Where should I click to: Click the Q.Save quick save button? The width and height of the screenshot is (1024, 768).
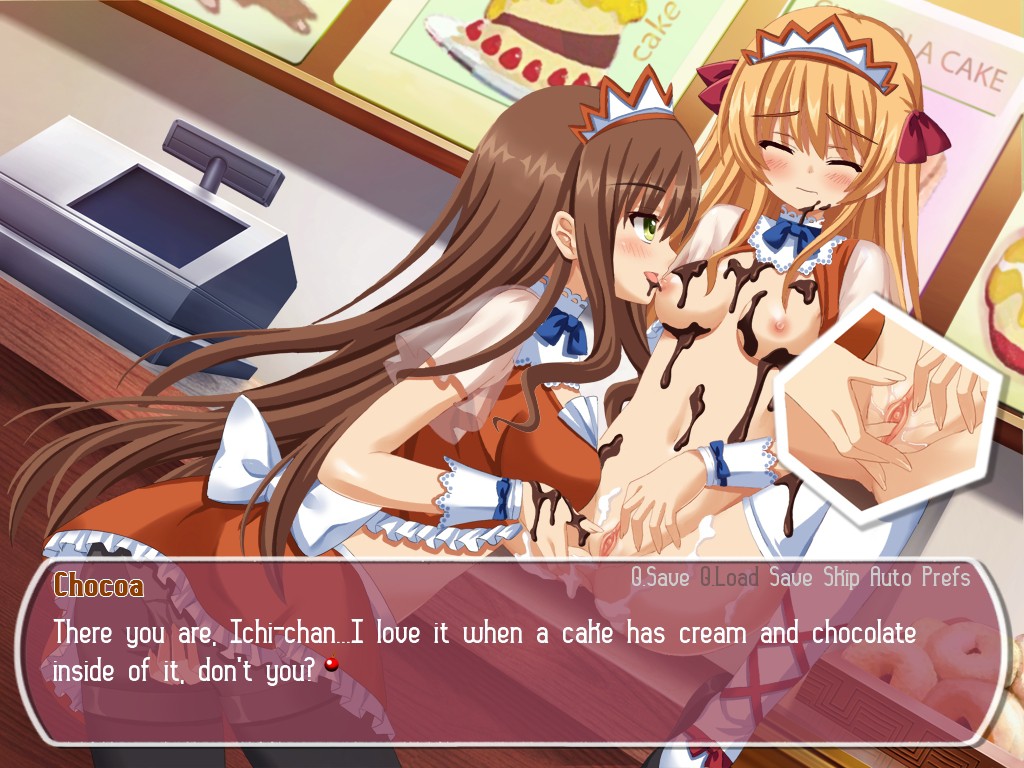(660, 577)
